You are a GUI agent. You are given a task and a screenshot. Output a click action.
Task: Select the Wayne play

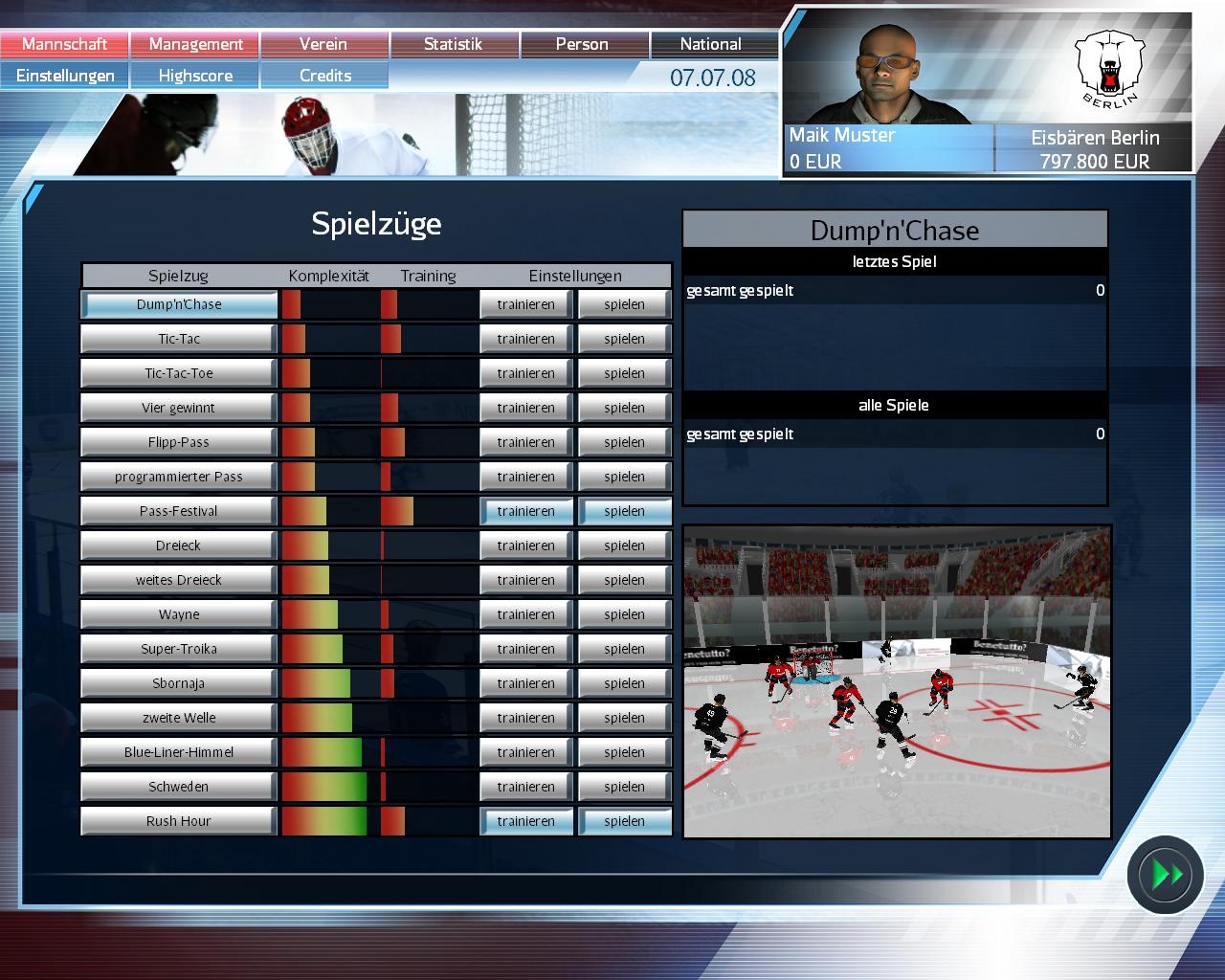tap(179, 614)
